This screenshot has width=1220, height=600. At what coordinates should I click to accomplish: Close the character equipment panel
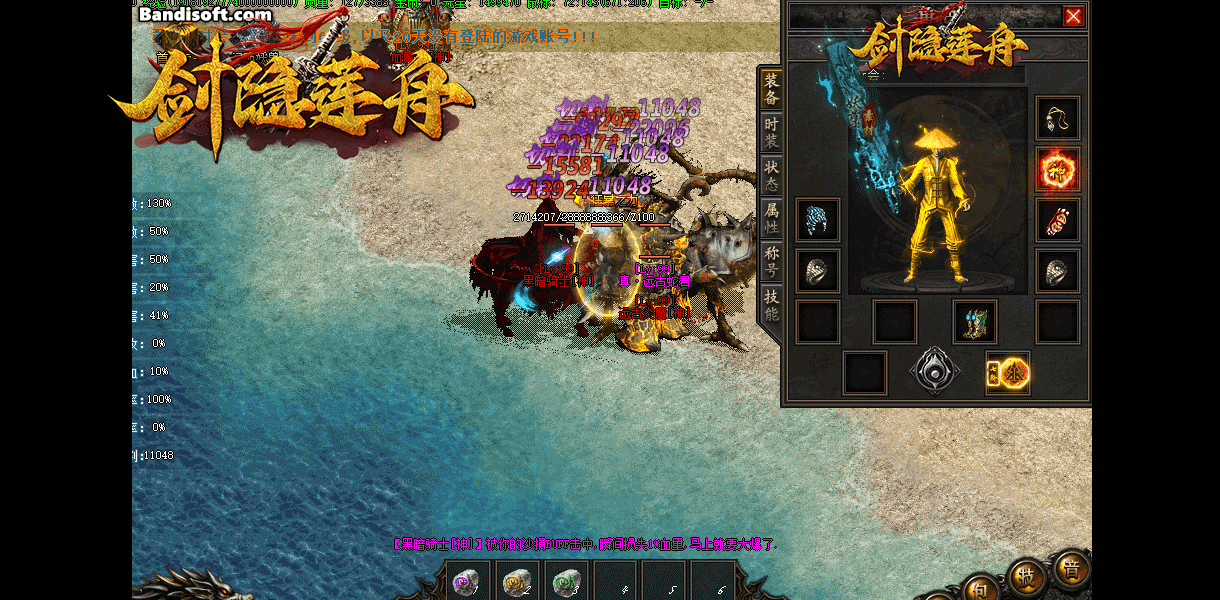point(1073,16)
